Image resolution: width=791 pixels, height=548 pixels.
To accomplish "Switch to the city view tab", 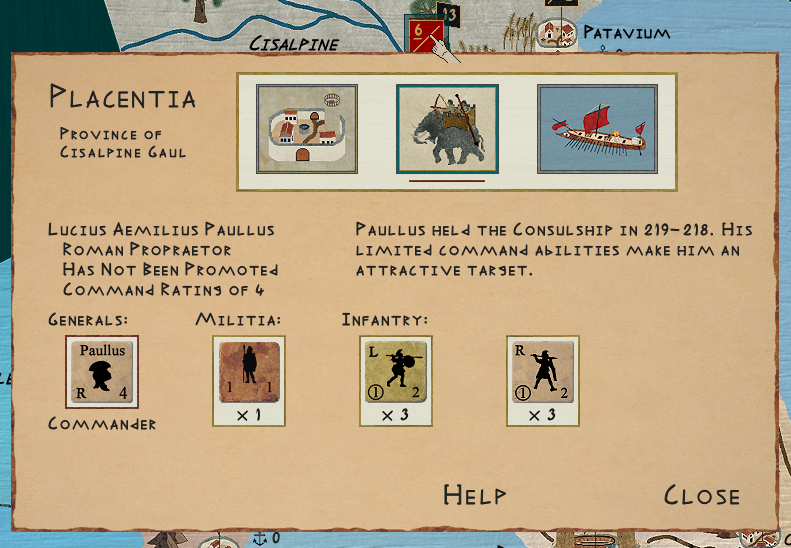I will click(x=307, y=130).
